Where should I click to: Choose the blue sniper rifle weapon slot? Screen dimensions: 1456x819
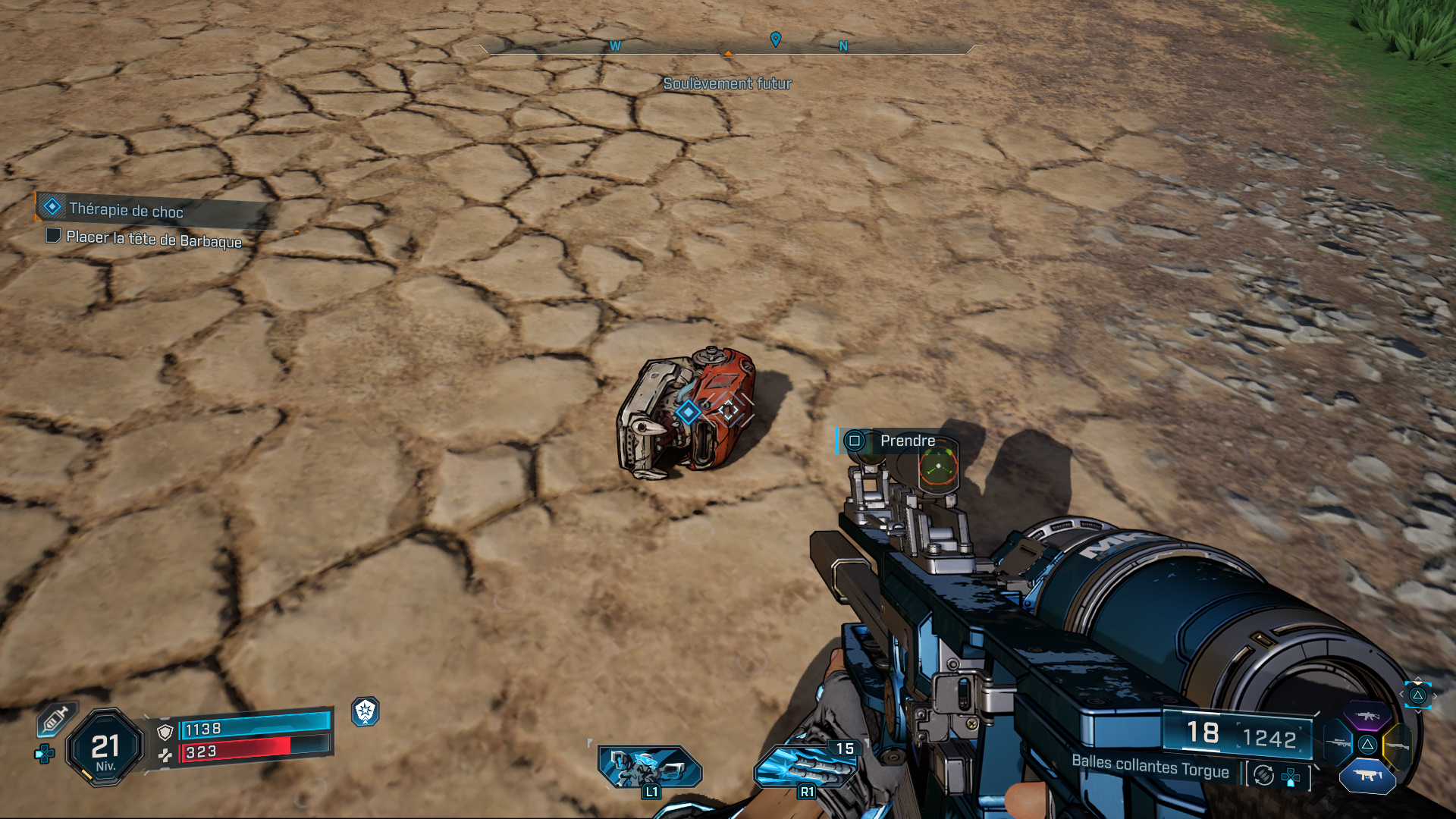click(x=1338, y=743)
